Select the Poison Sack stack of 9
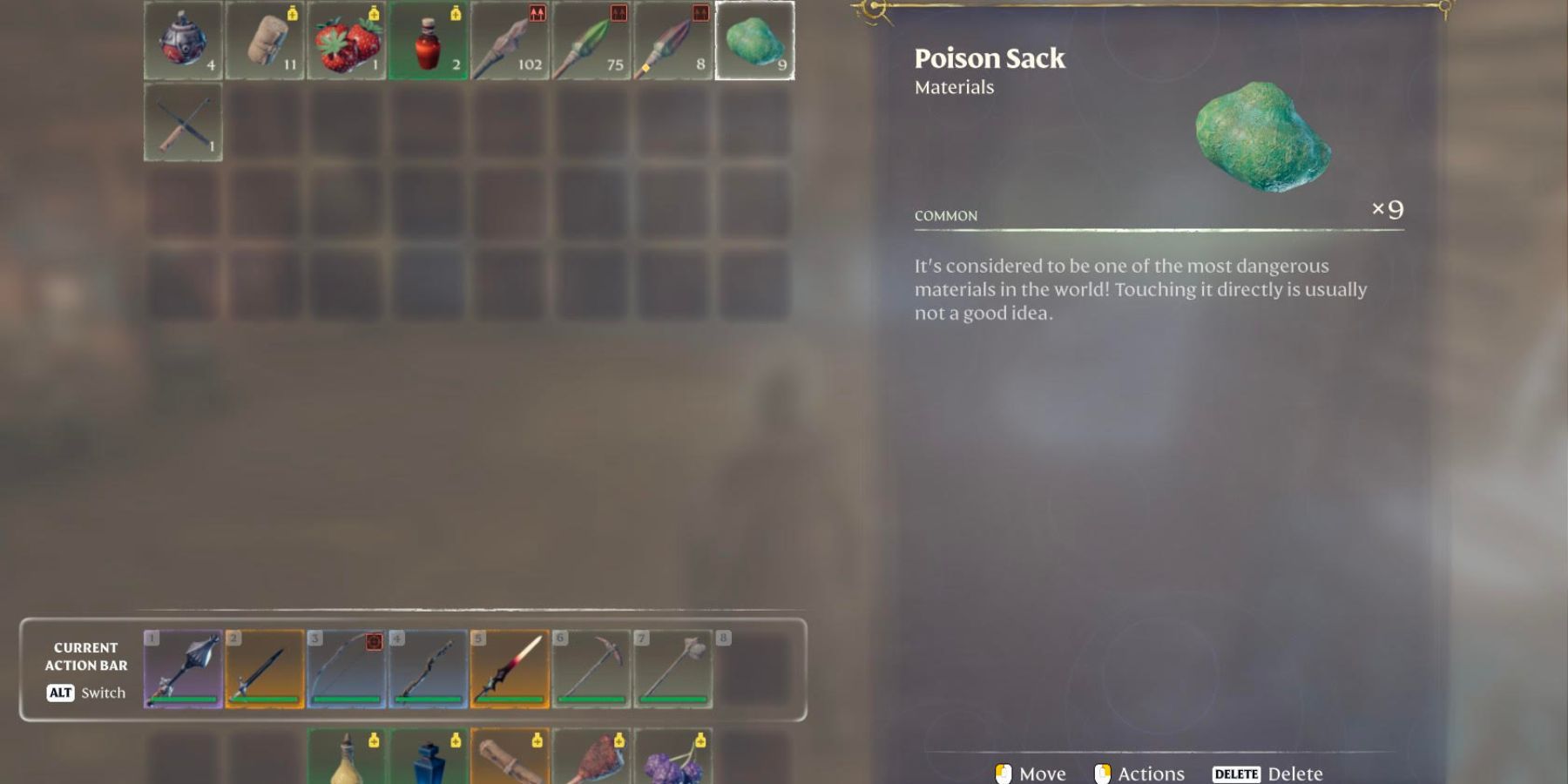The image size is (1568, 784). (x=756, y=39)
